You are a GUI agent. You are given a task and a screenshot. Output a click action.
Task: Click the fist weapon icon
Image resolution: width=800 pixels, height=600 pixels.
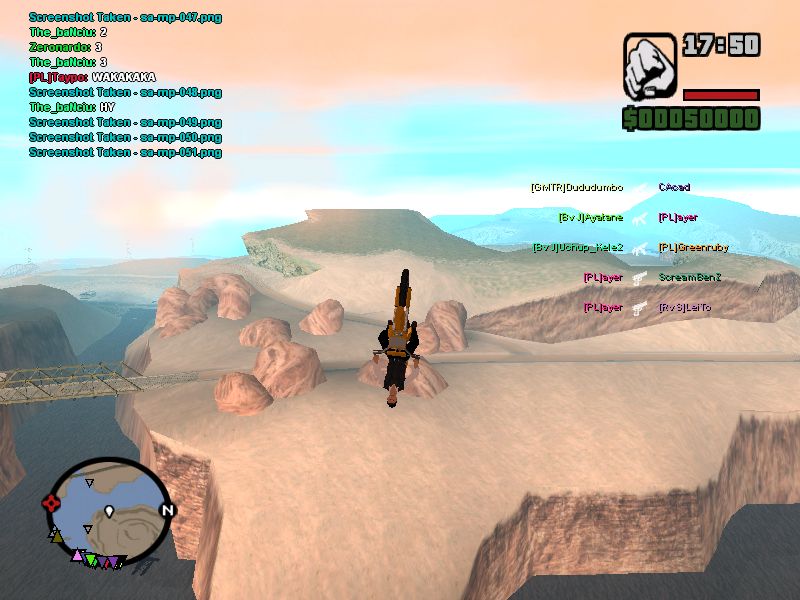point(650,67)
